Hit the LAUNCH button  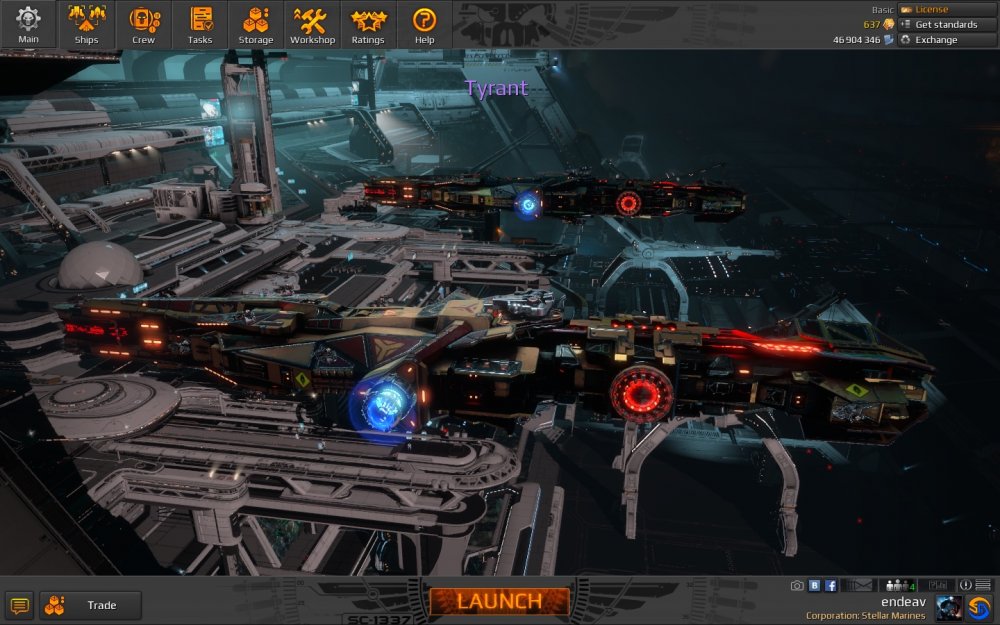coord(499,601)
